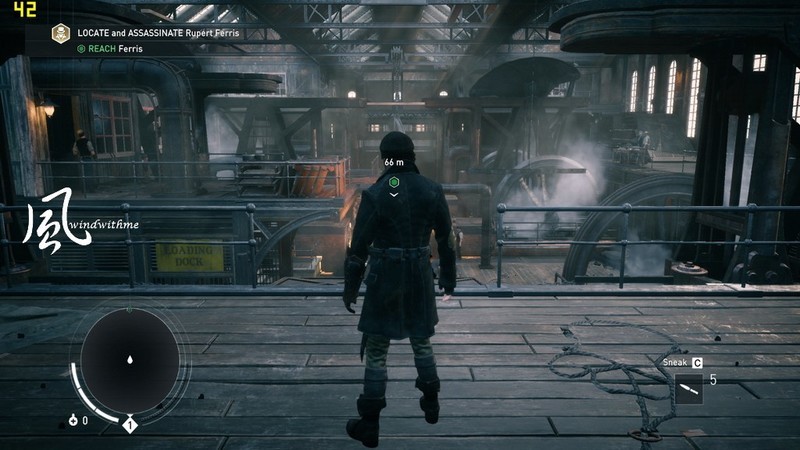800x450 pixels.
Task: Open the circular minimap
Action: (130, 358)
